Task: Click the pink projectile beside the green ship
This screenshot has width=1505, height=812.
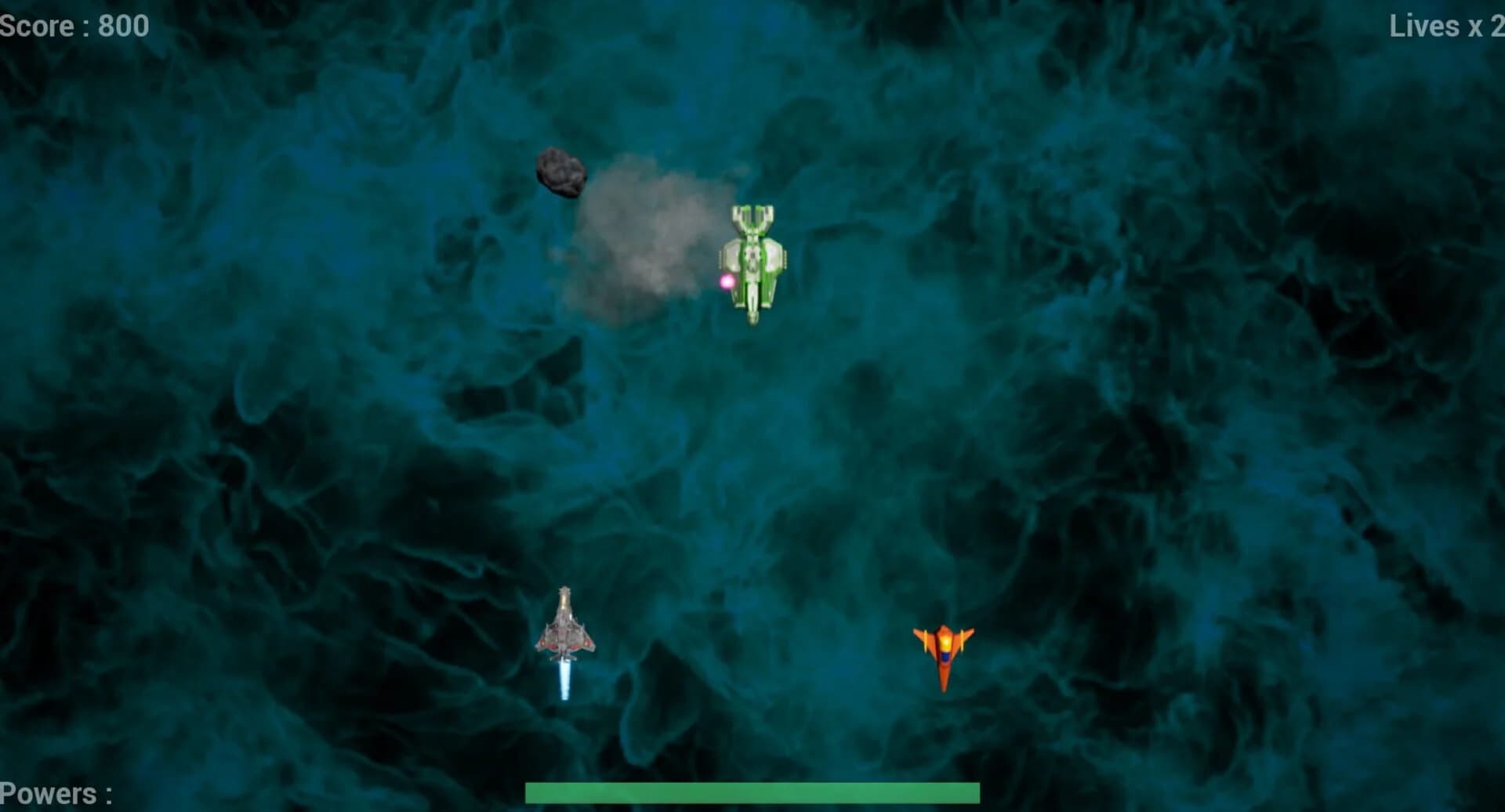Action: 725,282
